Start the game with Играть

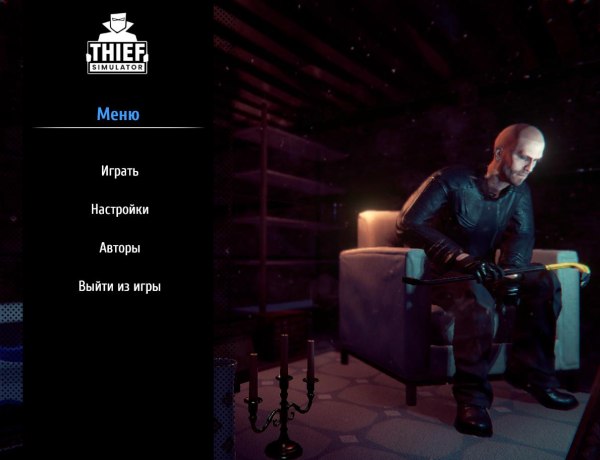[x=119, y=171]
